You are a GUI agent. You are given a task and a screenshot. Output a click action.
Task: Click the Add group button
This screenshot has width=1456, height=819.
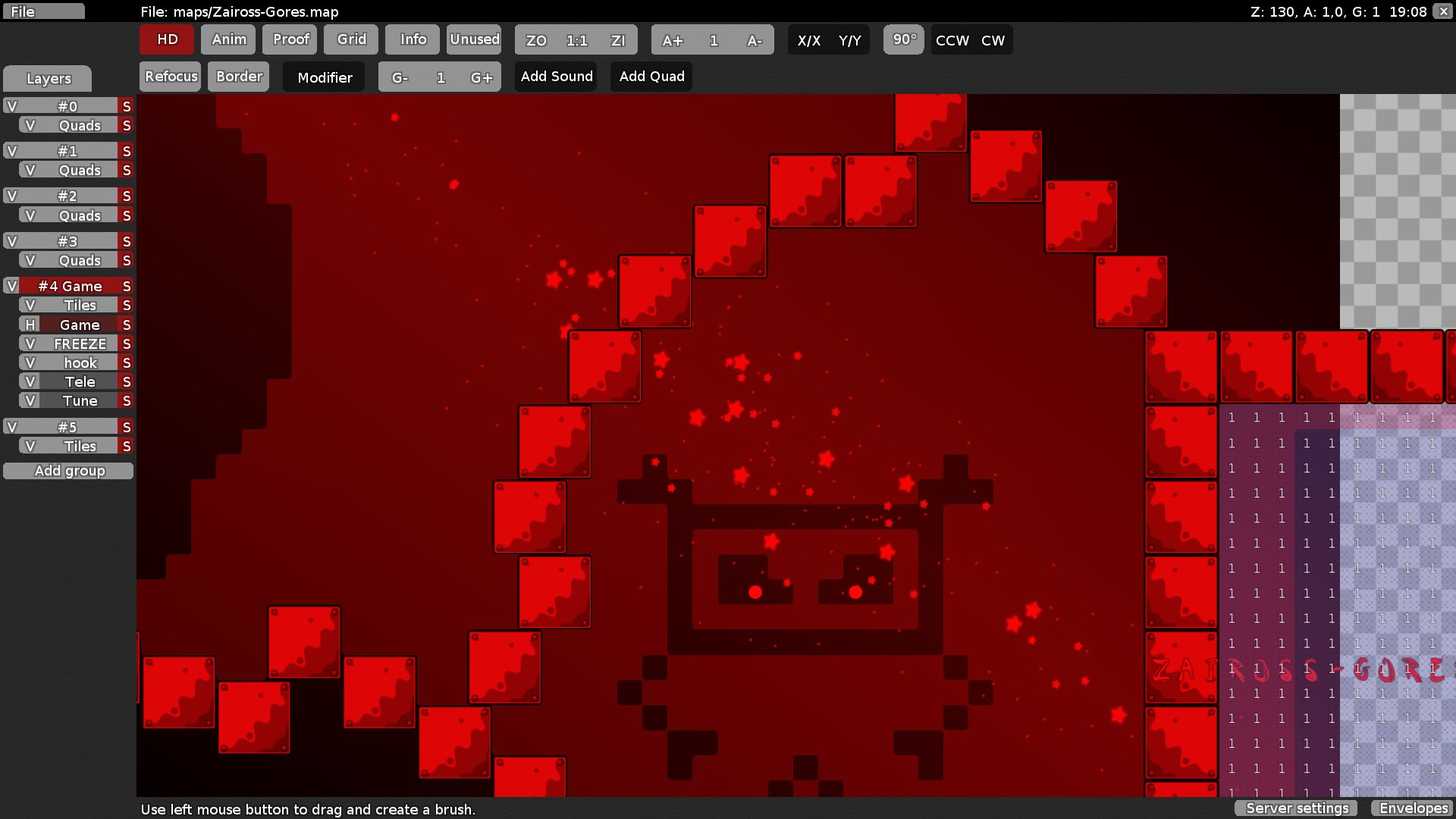[69, 471]
